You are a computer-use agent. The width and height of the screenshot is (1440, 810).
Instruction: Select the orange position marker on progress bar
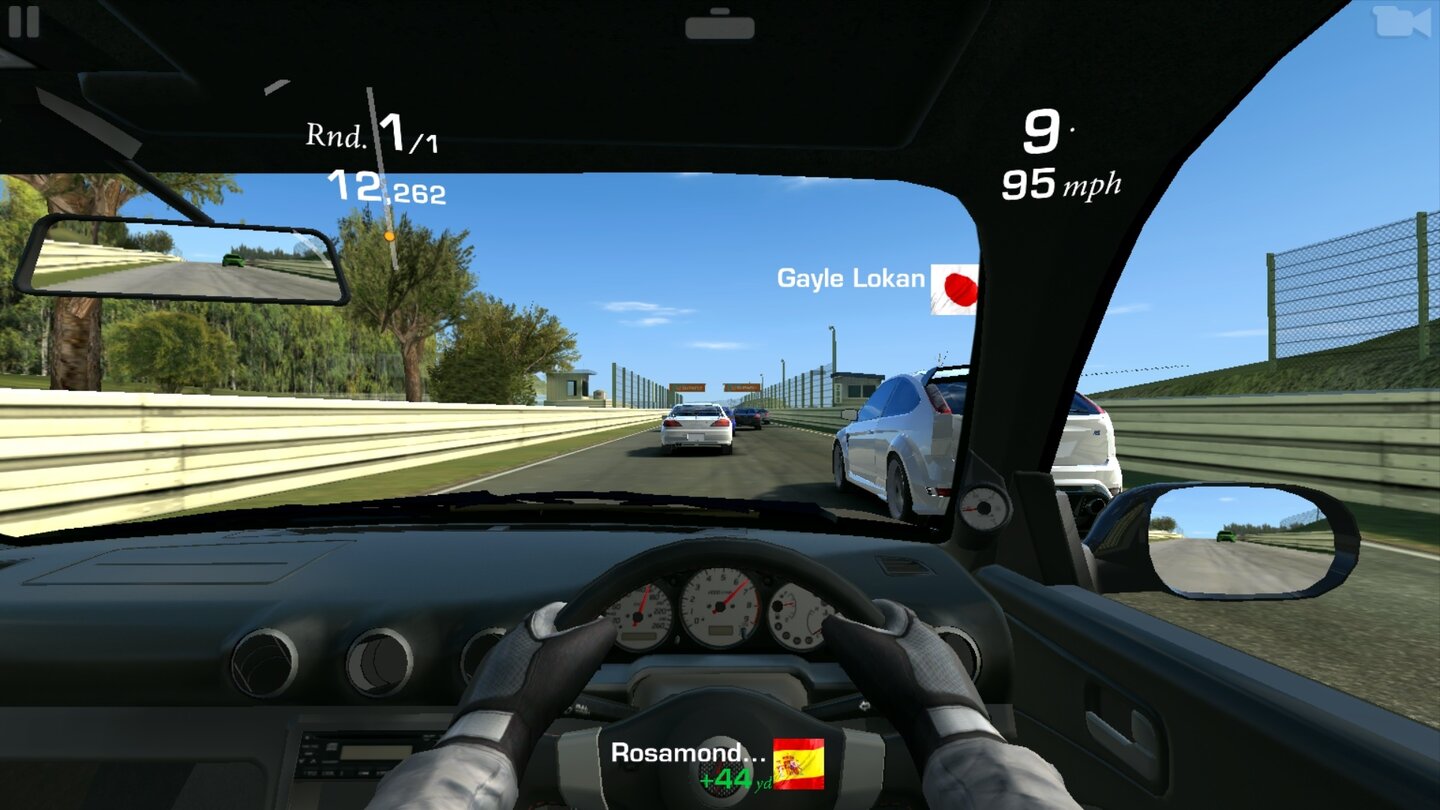[x=390, y=236]
